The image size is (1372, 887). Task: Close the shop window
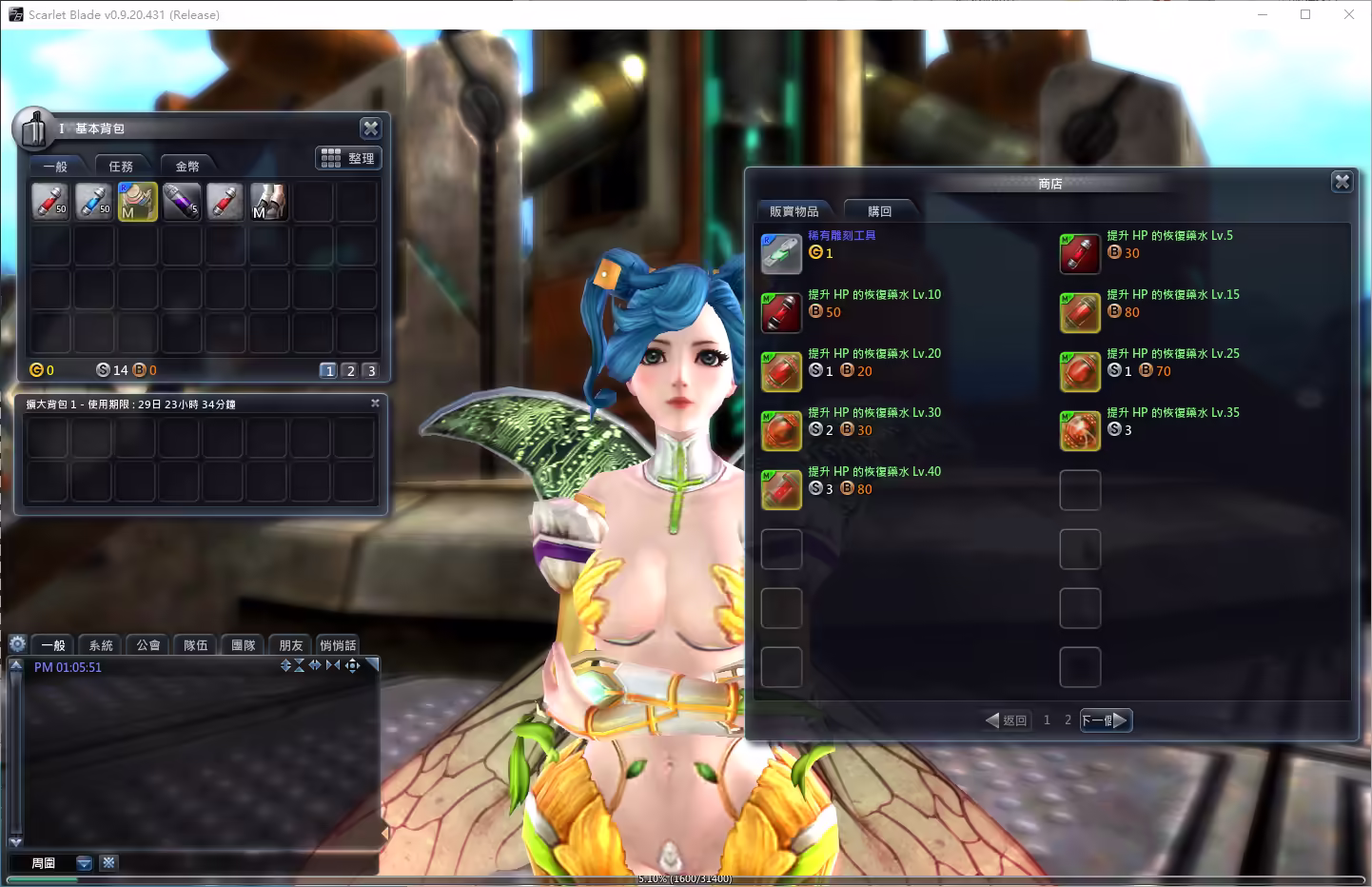(1342, 182)
